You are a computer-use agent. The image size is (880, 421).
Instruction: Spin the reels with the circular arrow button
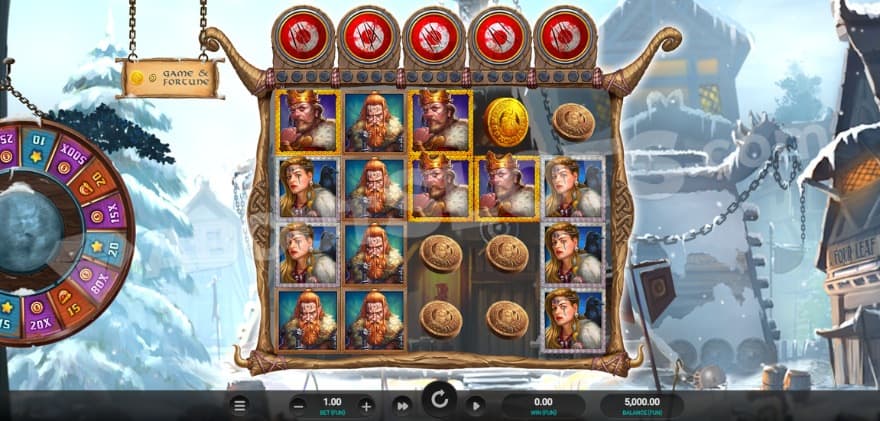(438, 403)
